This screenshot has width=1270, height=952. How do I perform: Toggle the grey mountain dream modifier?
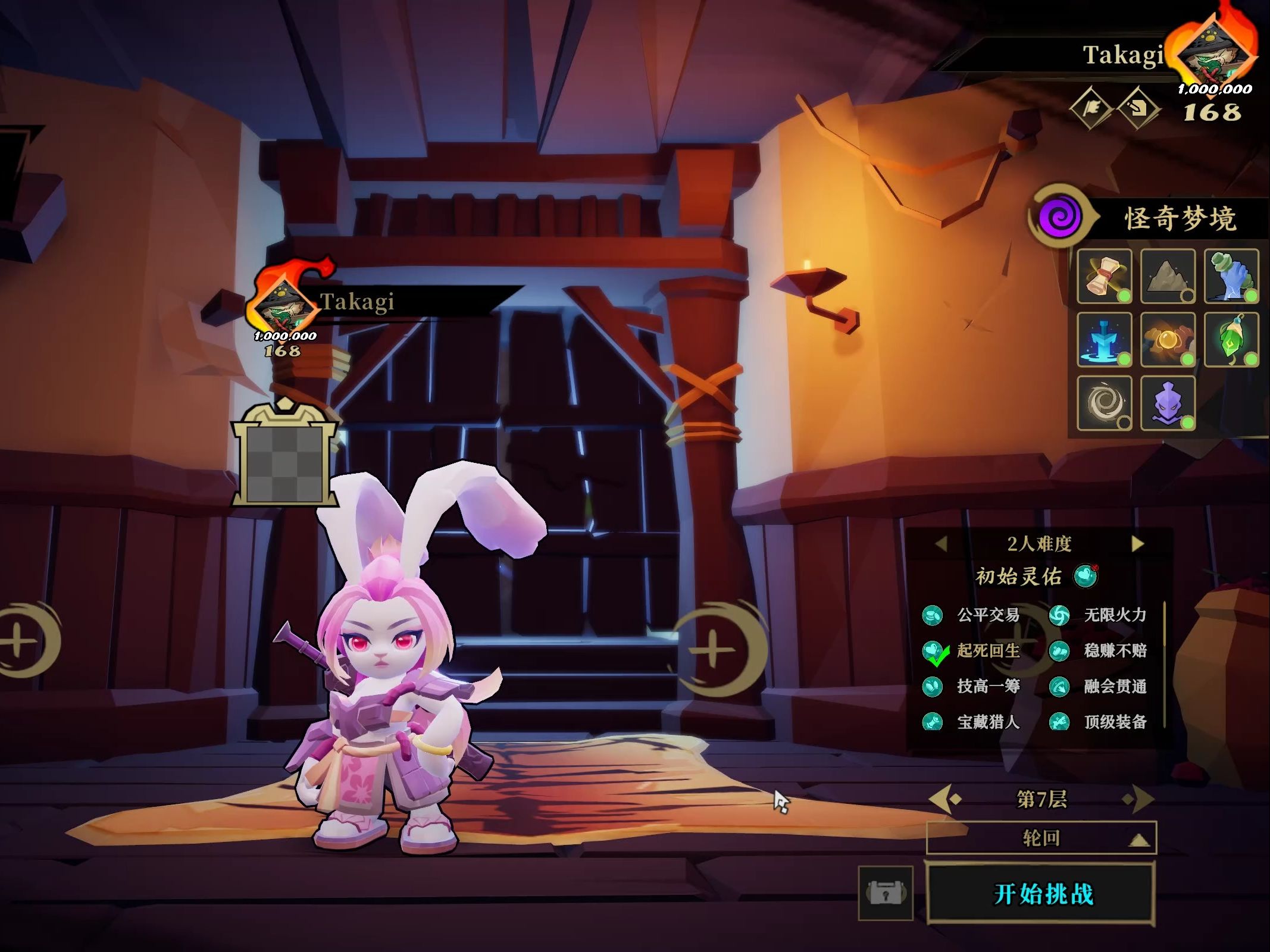(1168, 277)
